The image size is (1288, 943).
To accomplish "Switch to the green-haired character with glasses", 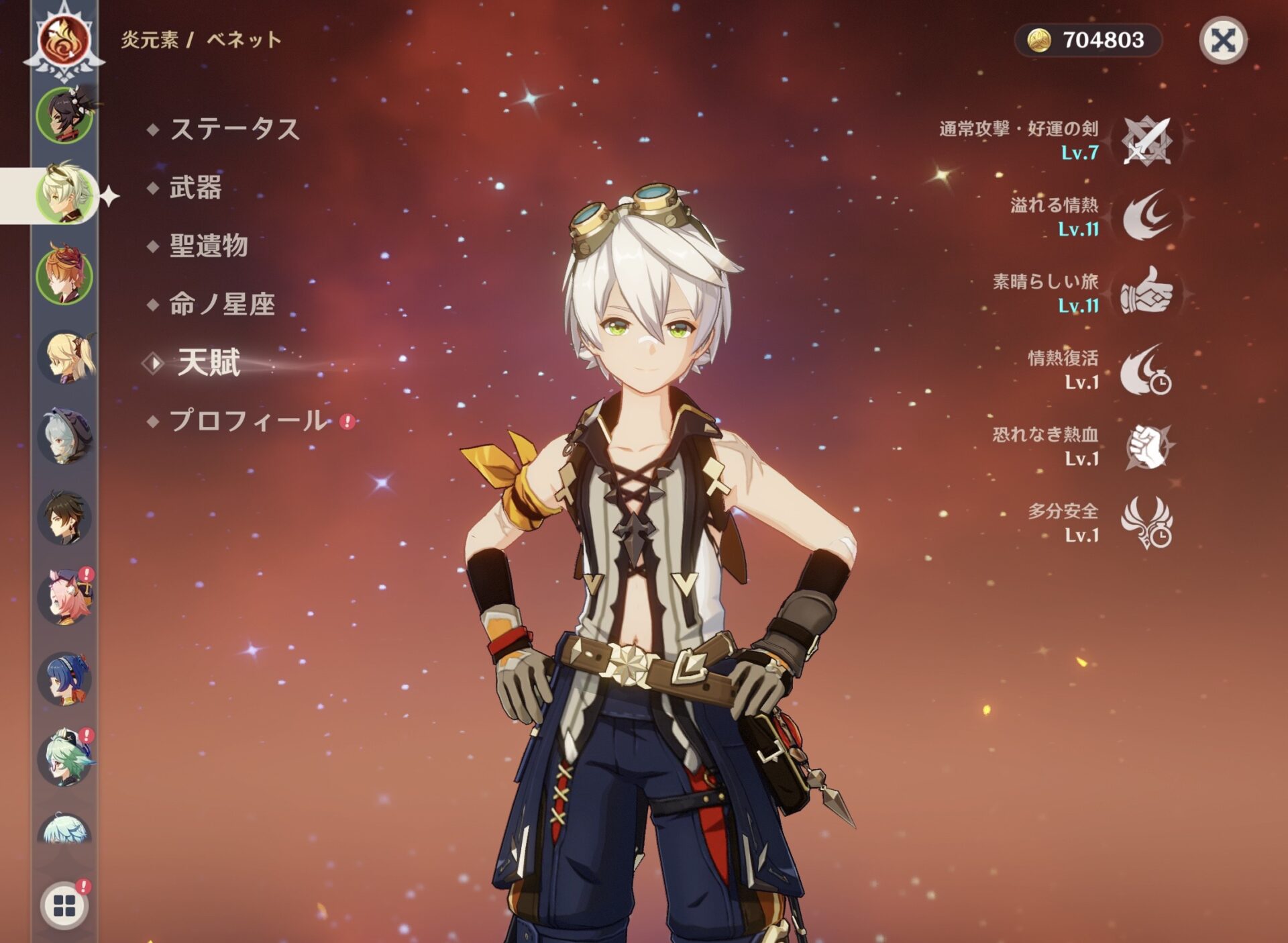I will 65,758.
